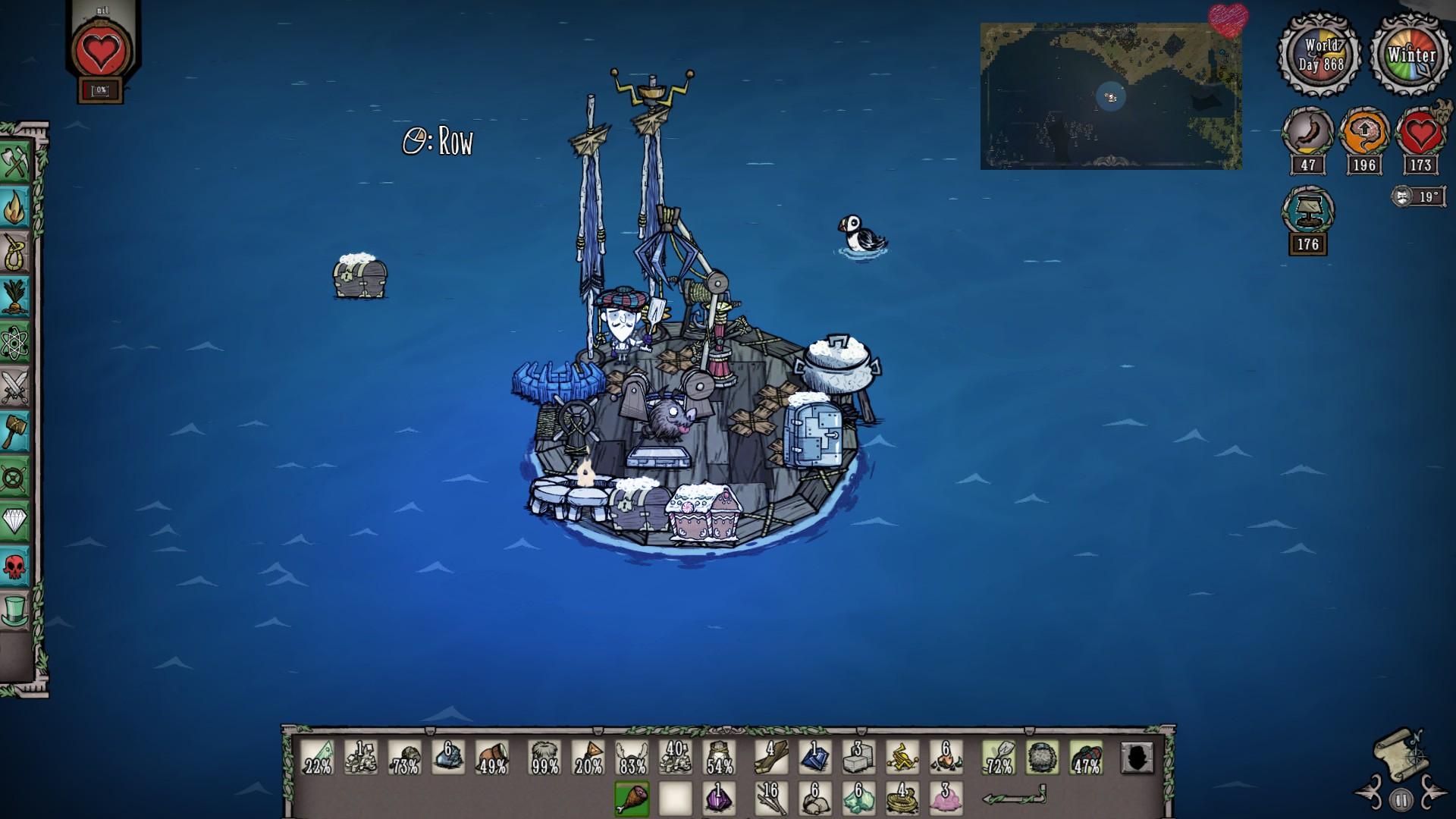Choose the hammer Structures crafting tab

point(15,432)
